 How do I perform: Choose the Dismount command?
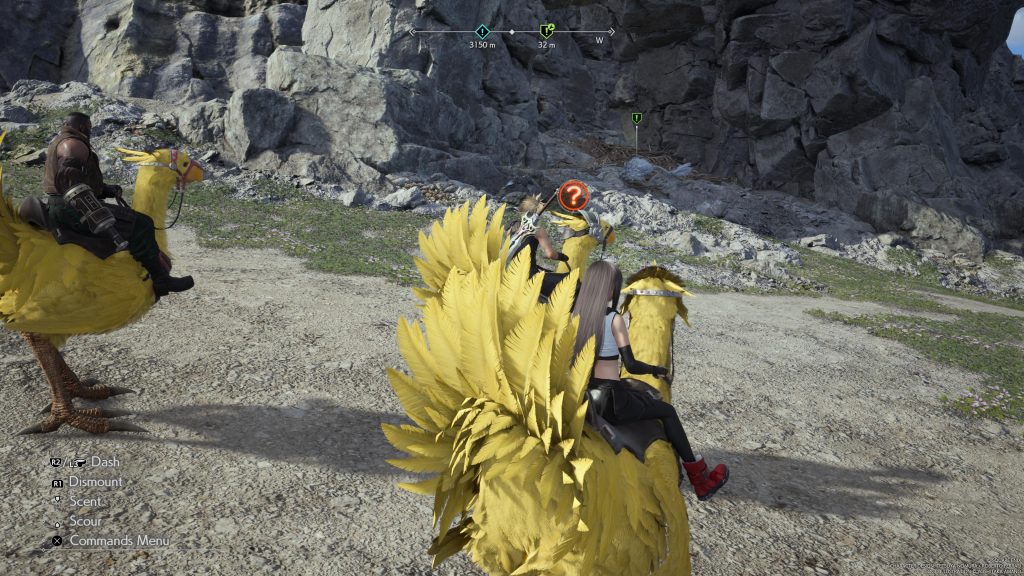point(95,481)
